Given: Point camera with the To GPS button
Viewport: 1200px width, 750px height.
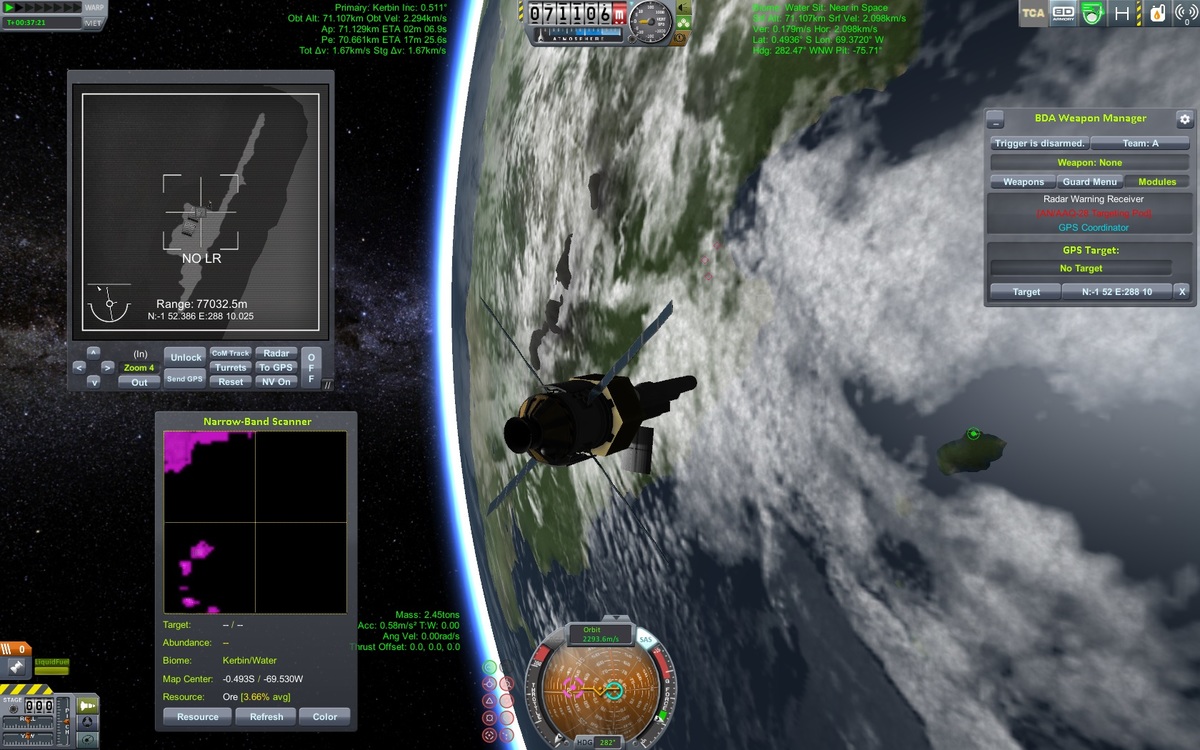Looking at the screenshot, I should [276, 367].
